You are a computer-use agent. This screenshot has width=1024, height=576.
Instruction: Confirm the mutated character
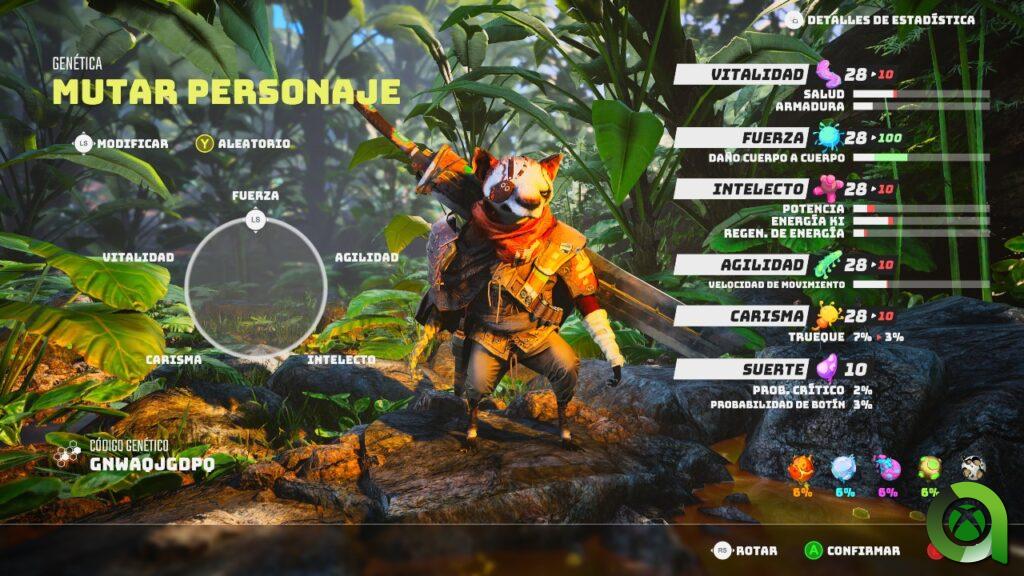tap(852, 550)
